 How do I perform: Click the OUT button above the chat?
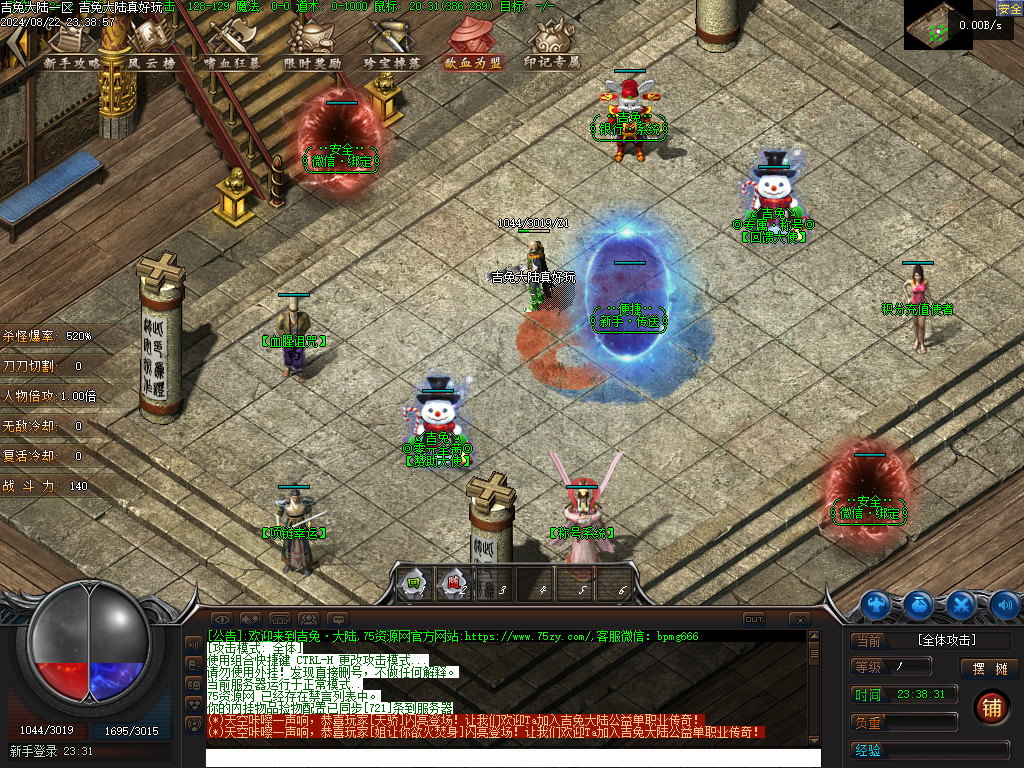point(754,619)
